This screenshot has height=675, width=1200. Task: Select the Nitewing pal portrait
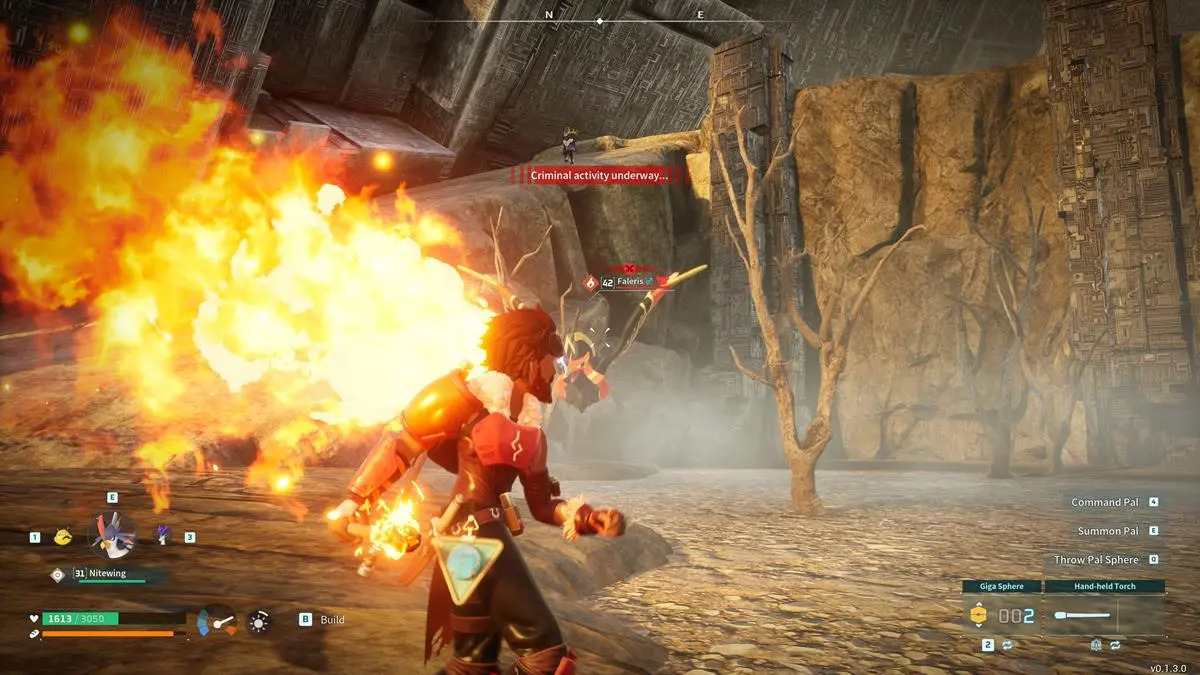(112, 534)
